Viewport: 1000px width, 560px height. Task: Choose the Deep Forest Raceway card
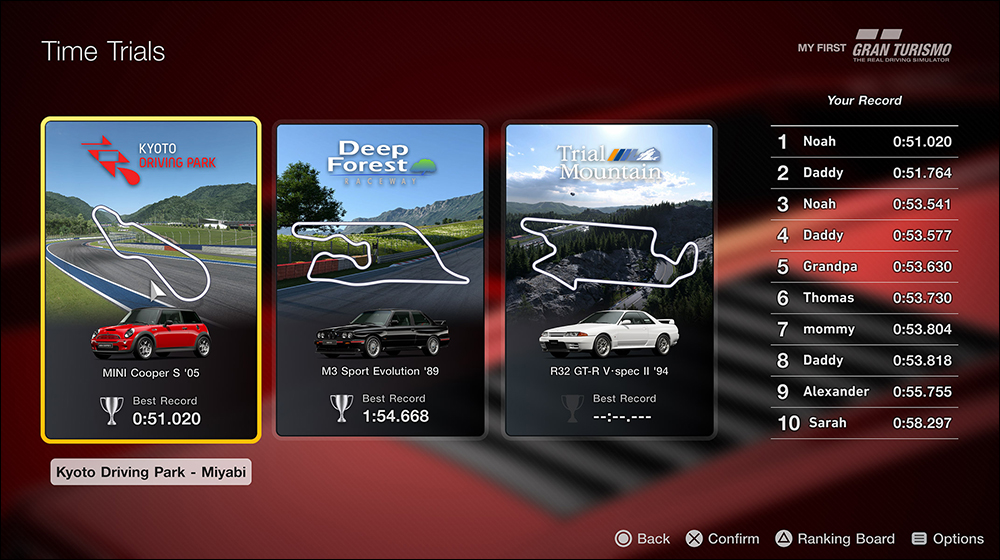(x=381, y=280)
